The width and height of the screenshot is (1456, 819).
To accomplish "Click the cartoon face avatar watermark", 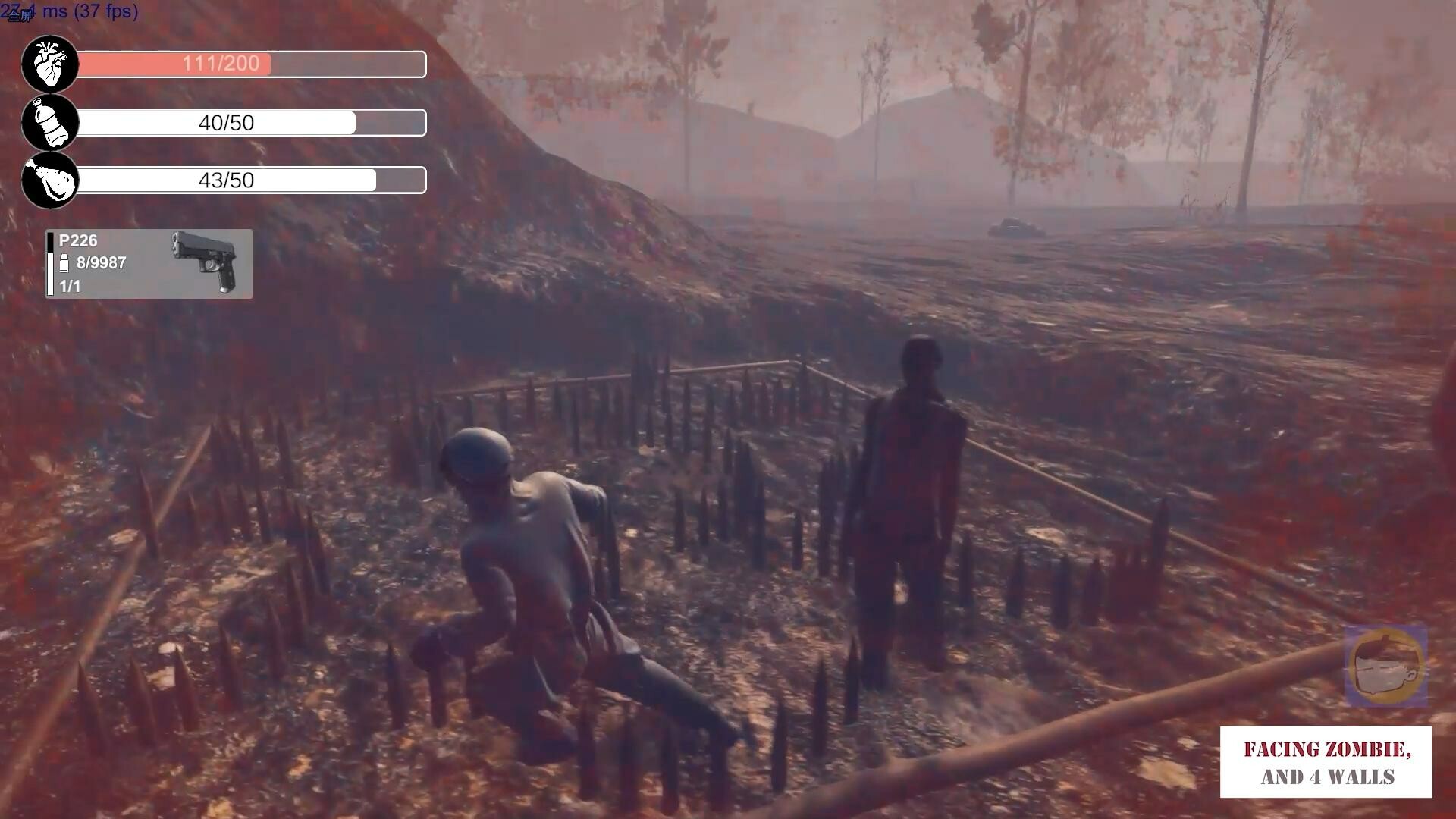I will point(1385,666).
